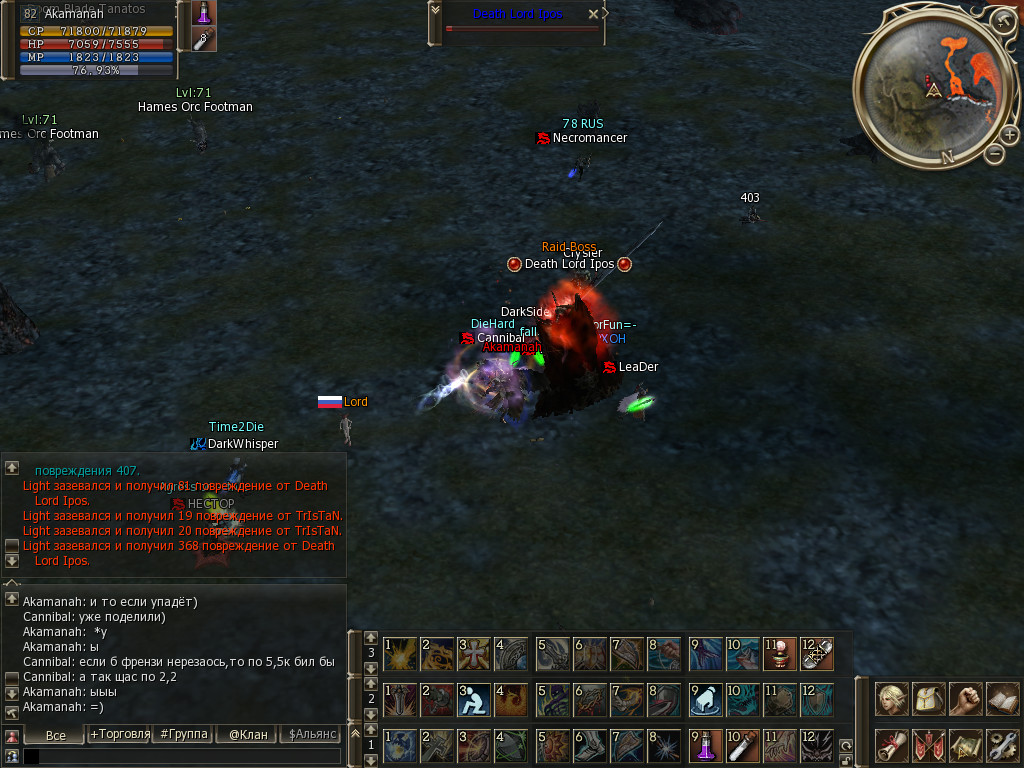Open the inventory backpack icon
Screen dimensions: 1024x768
[x=929, y=697]
